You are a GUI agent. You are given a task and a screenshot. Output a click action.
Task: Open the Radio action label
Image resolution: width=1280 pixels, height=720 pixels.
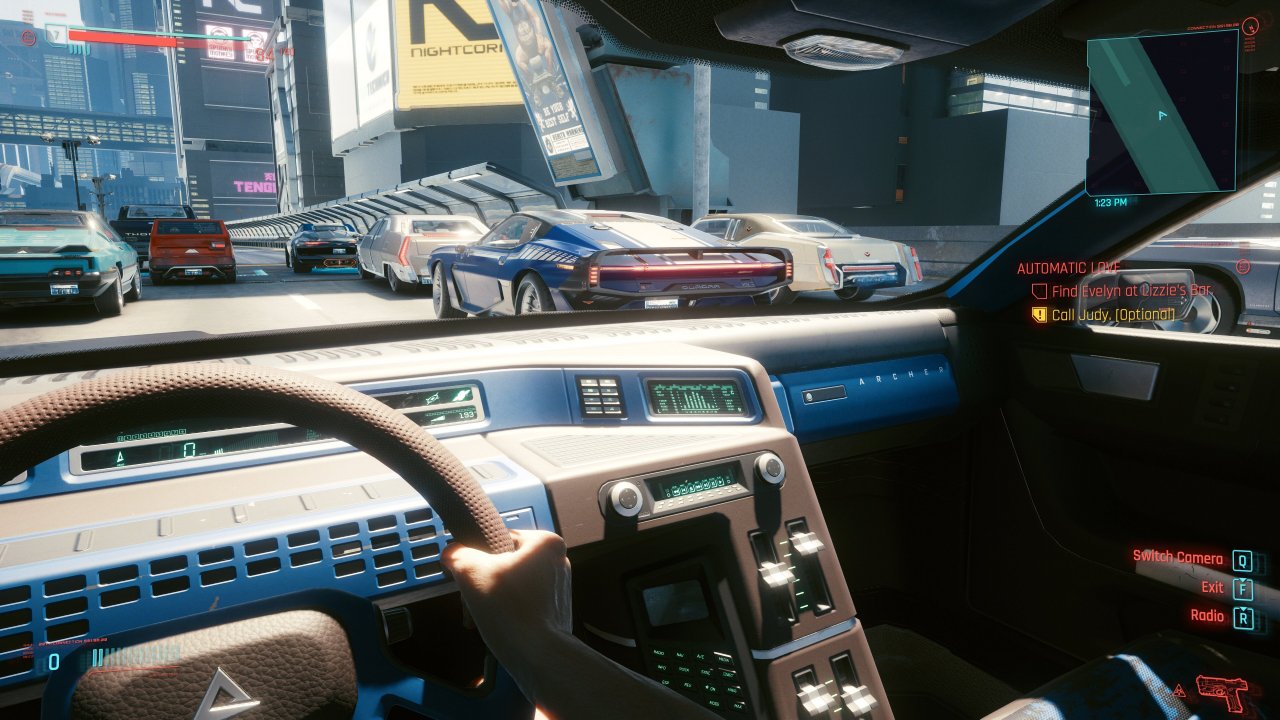click(1207, 616)
